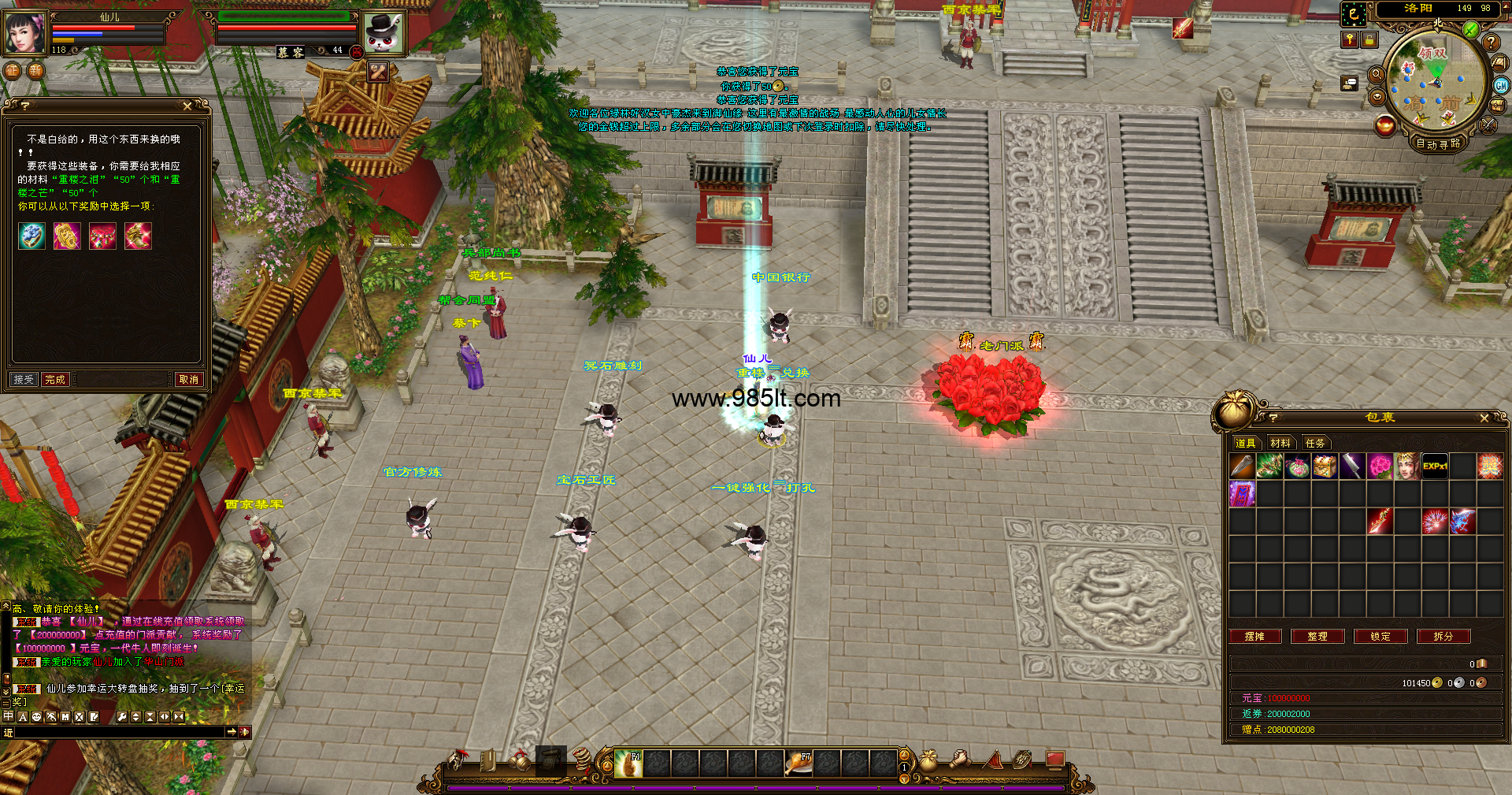Open the 任务 tab in the bag
This screenshot has height=795, width=1512.
(1315, 443)
